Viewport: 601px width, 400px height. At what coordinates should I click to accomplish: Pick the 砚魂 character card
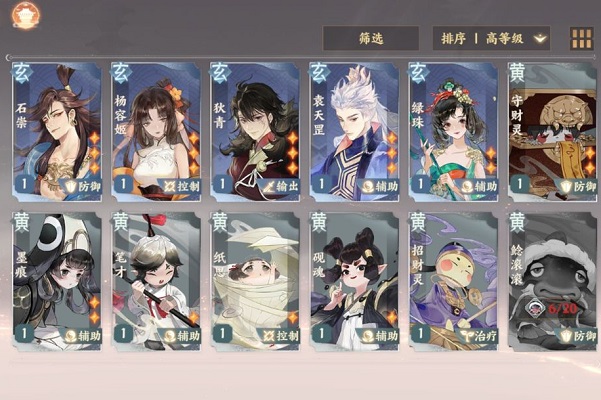click(353, 280)
